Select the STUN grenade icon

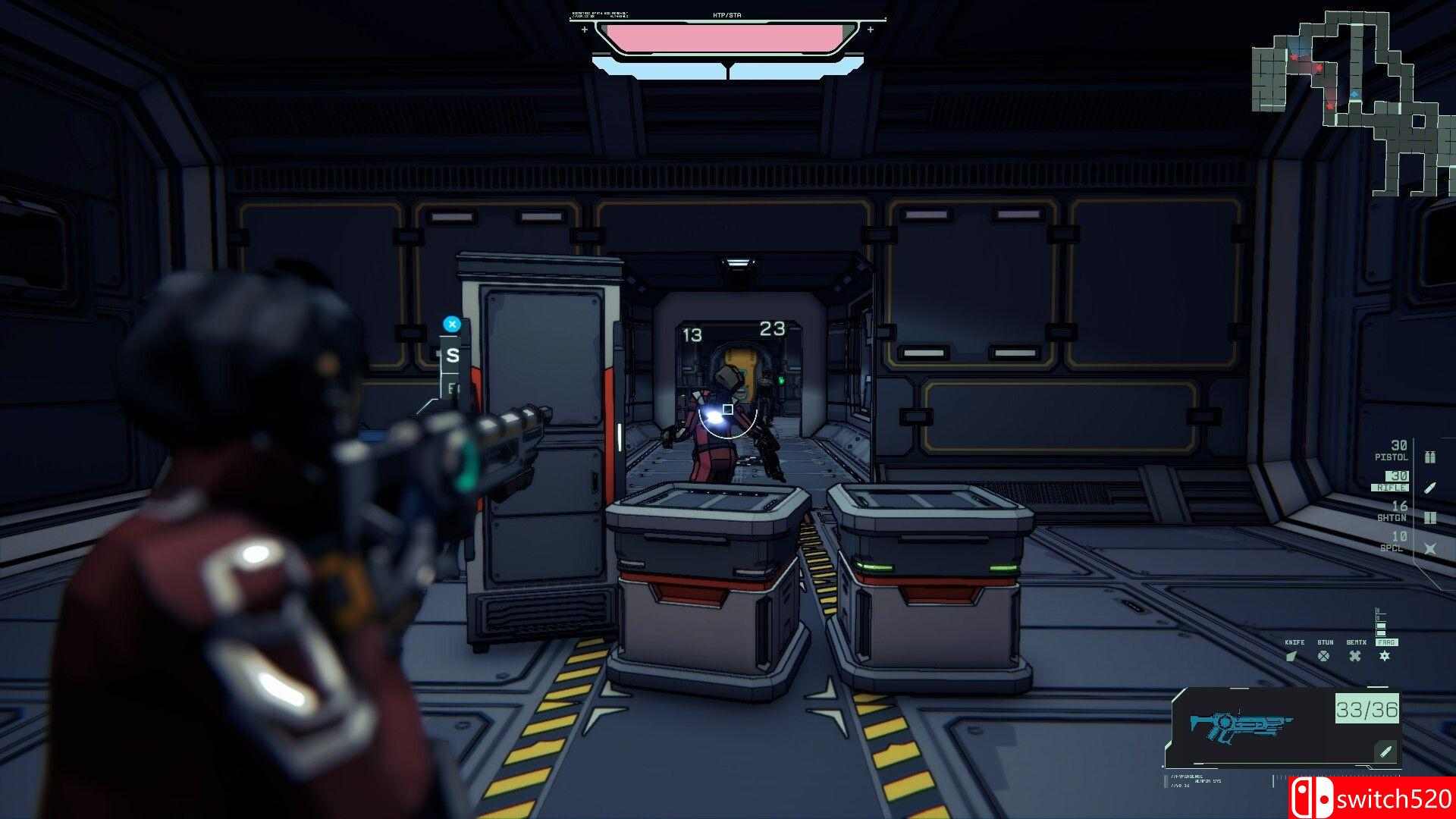tap(1323, 656)
